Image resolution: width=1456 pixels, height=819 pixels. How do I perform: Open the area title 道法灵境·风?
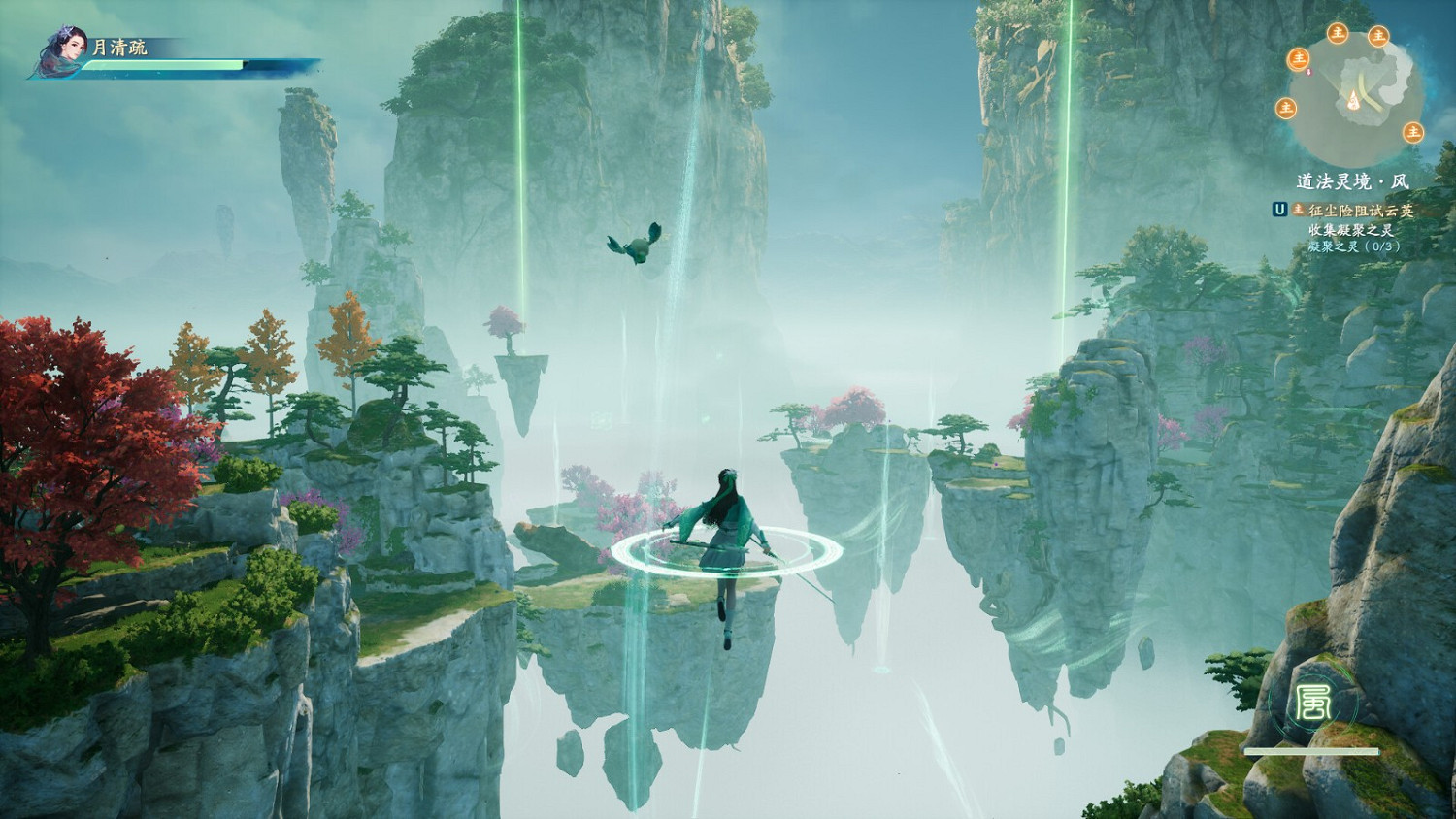[1352, 179]
